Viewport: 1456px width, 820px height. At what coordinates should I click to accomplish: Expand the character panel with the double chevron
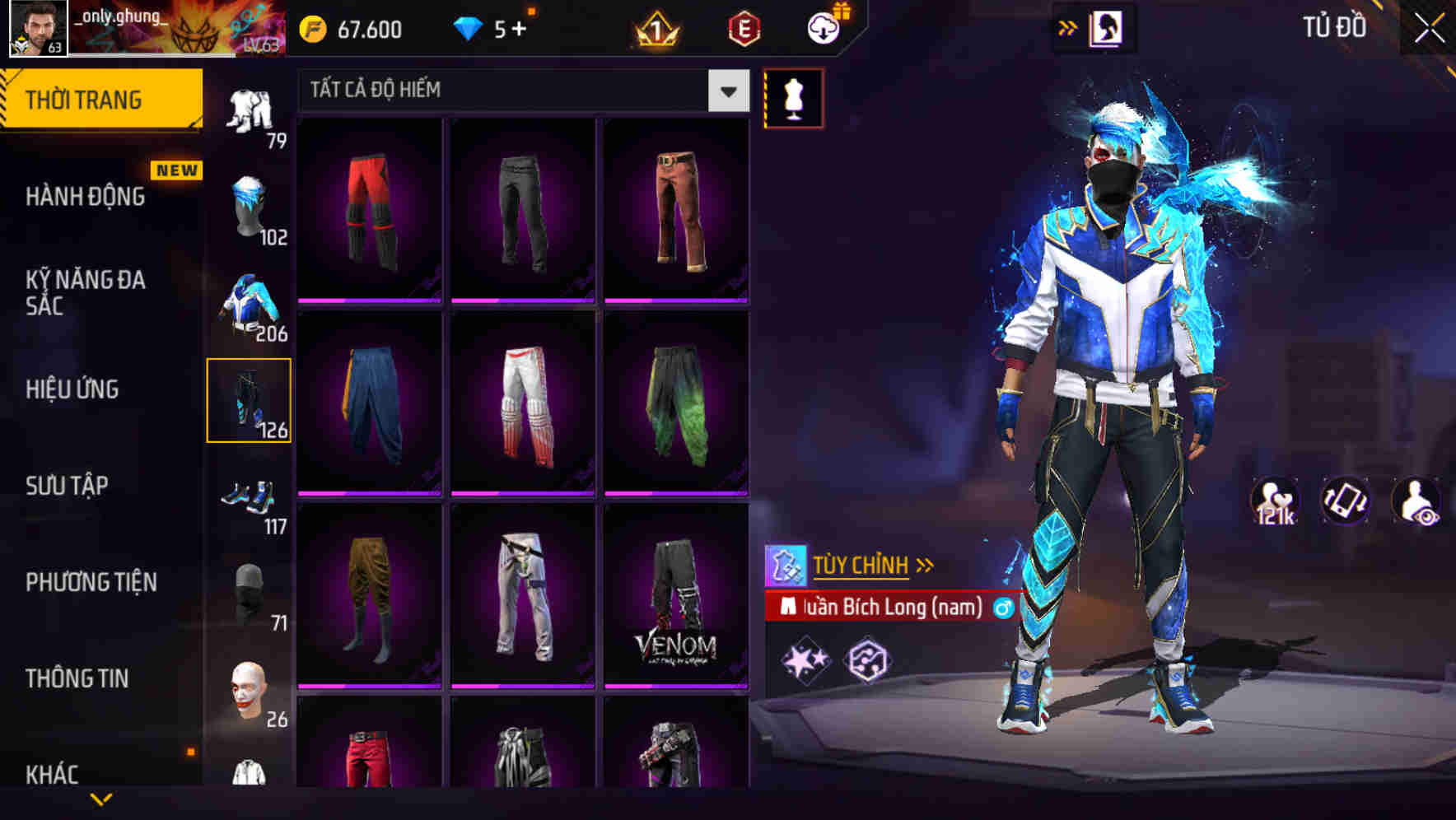1068,26
